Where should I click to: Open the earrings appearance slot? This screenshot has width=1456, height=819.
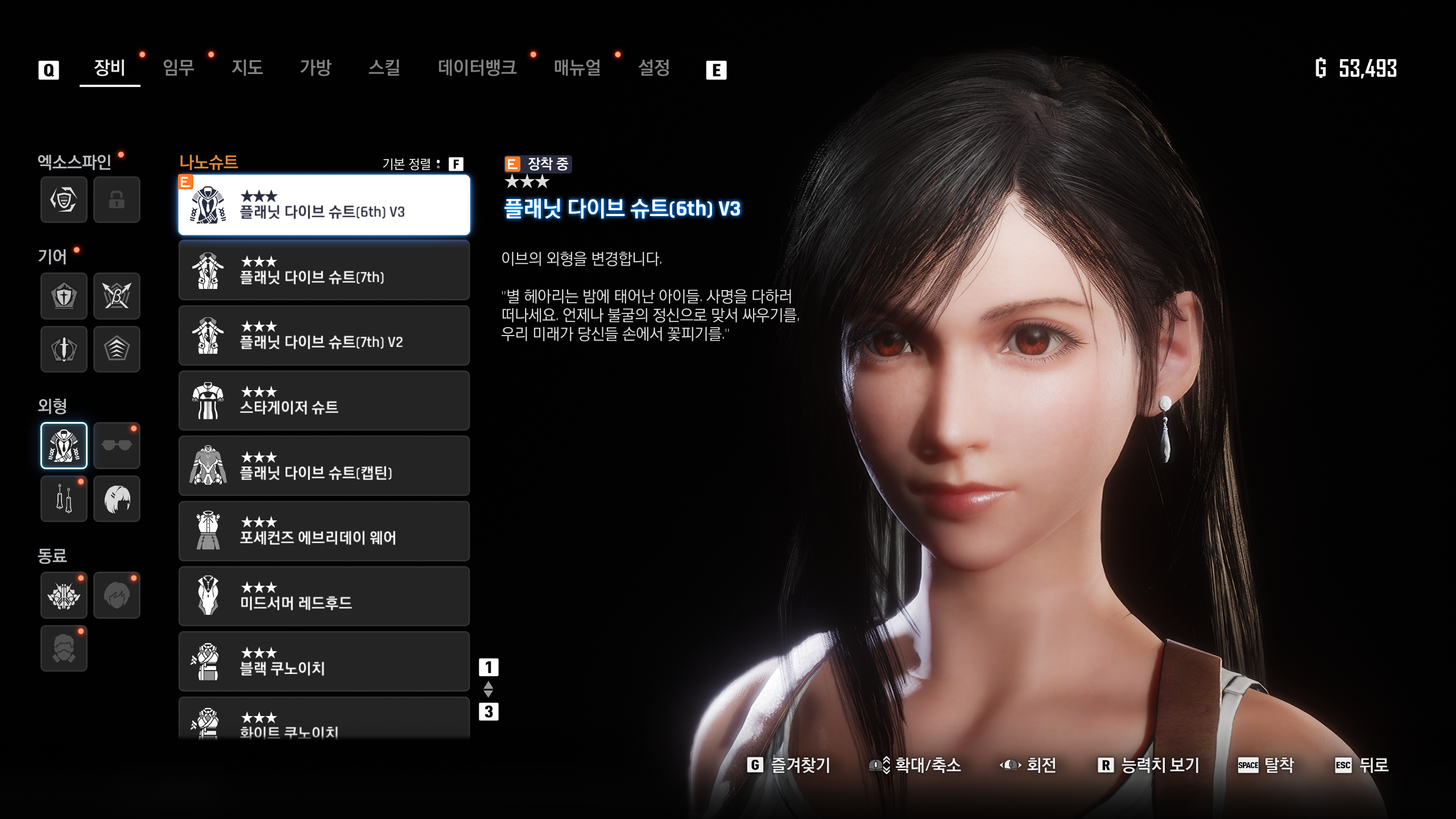click(64, 499)
